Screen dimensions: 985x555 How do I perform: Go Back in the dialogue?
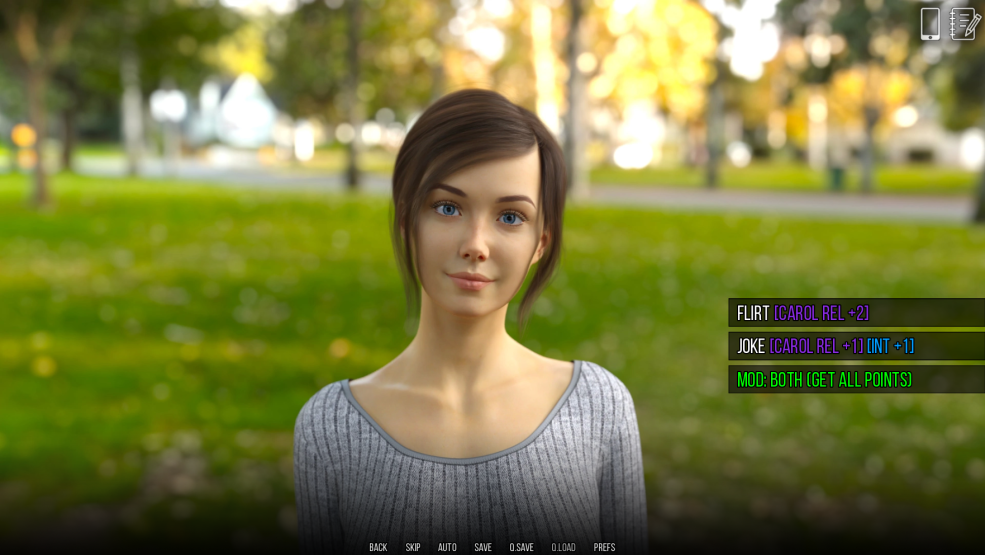[x=378, y=547]
